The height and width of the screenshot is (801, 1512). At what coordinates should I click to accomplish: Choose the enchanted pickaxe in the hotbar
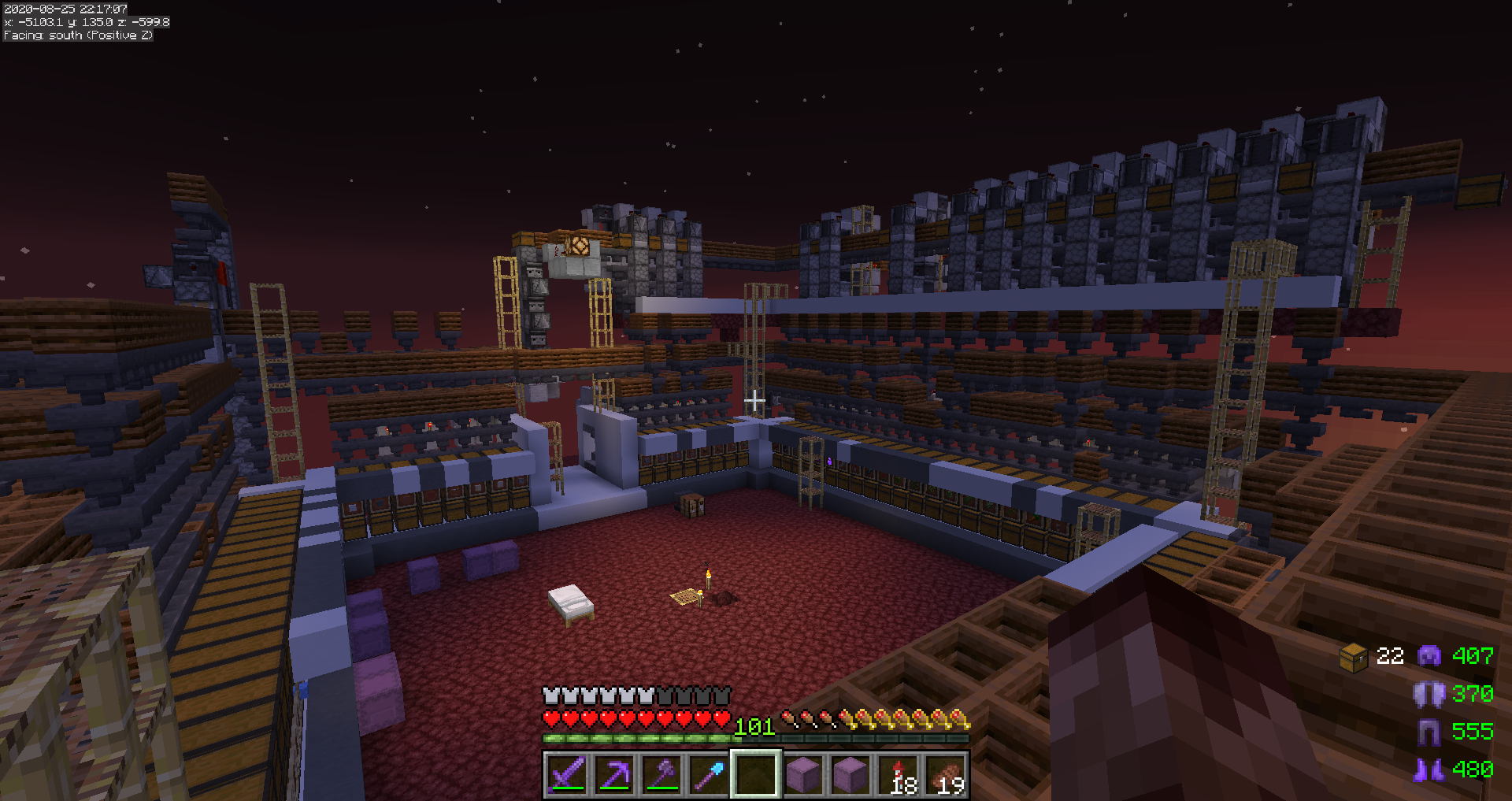click(614, 775)
